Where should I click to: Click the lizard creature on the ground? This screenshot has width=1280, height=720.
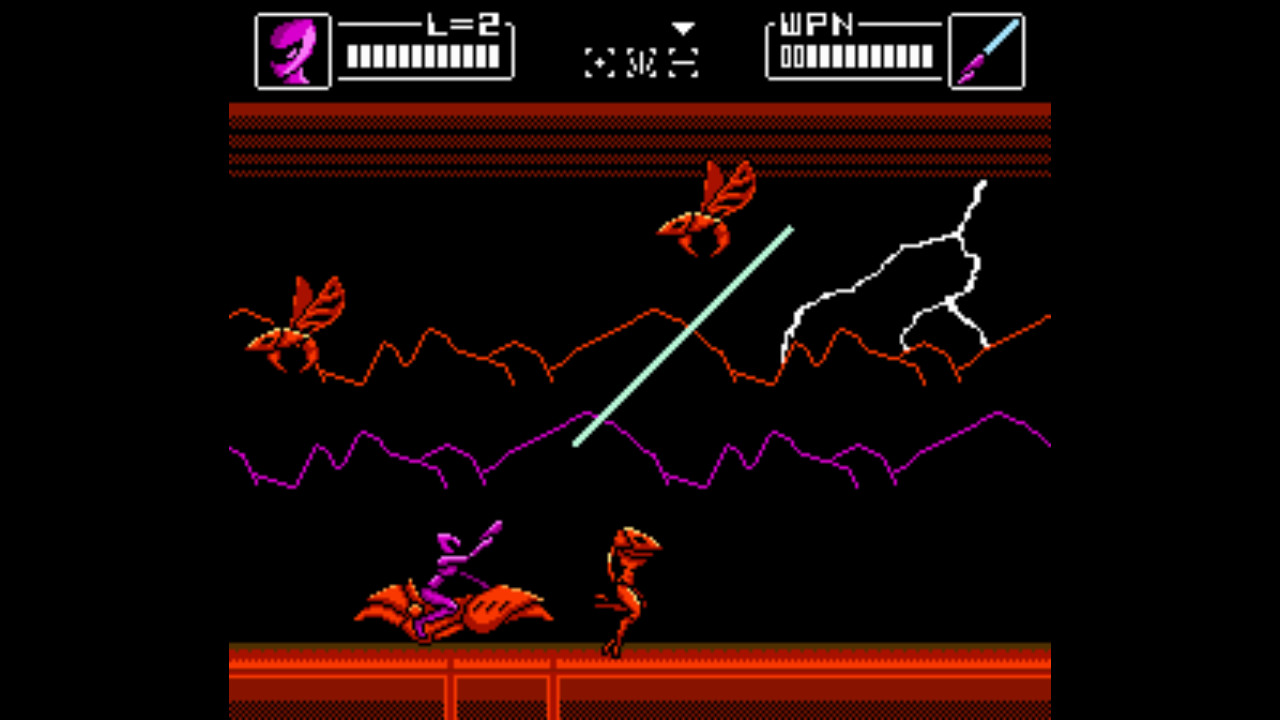pyautogui.click(x=625, y=590)
